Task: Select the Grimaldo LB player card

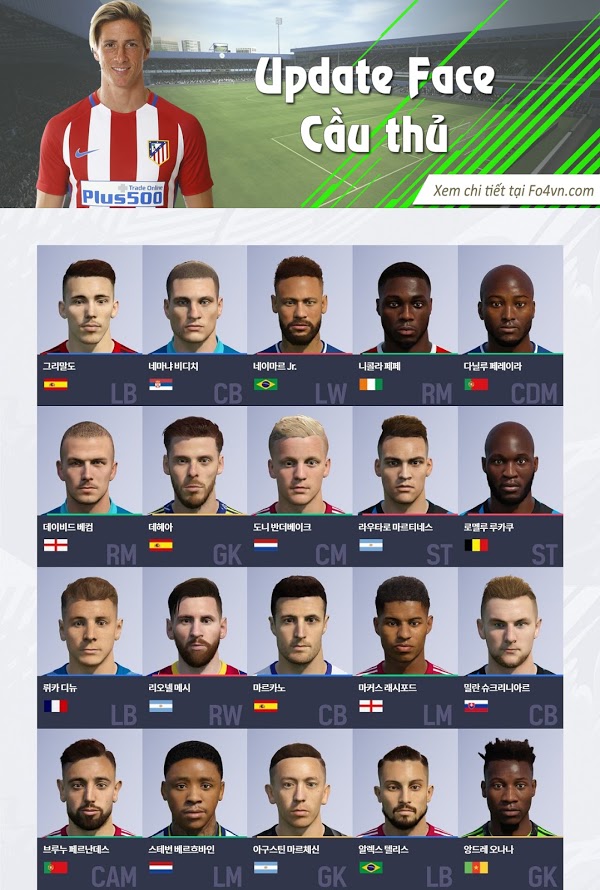Action: pos(90,325)
